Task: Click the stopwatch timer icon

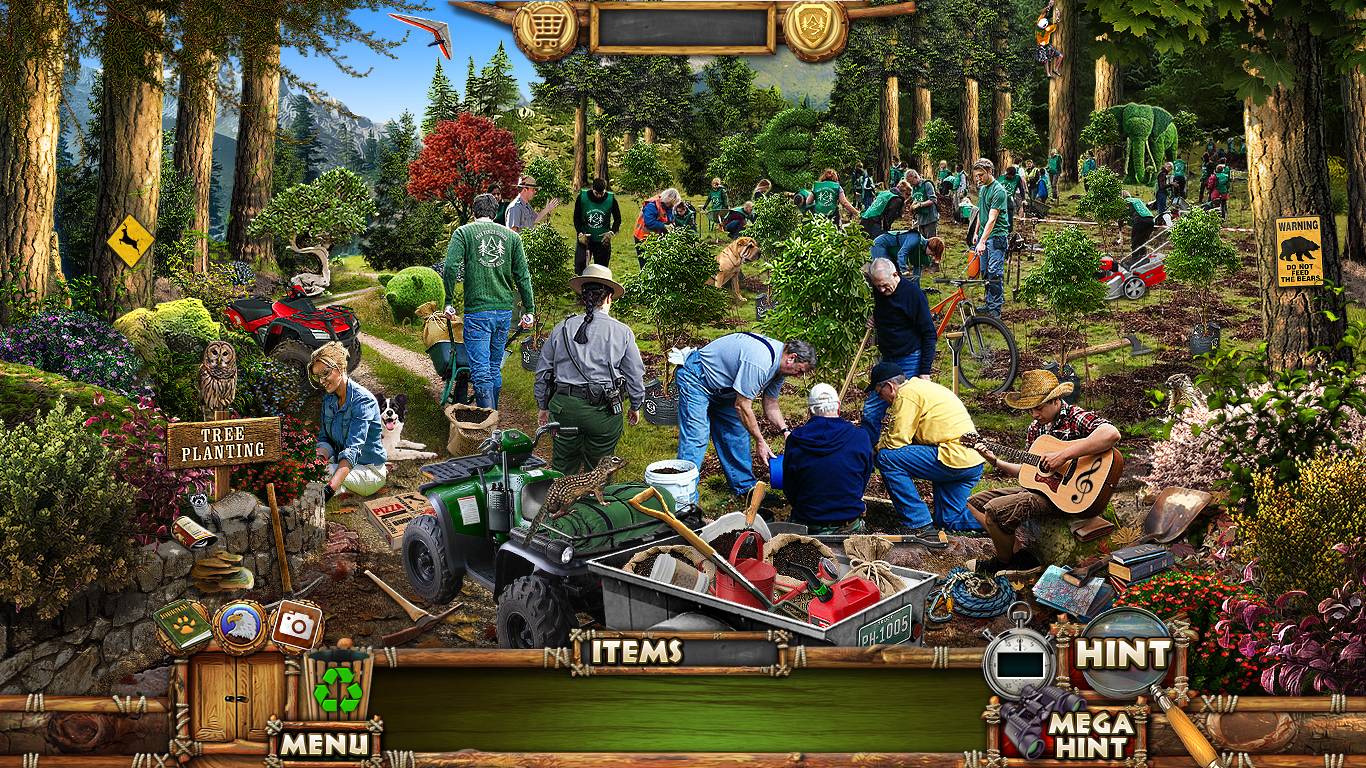Action: (x=1019, y=657)
